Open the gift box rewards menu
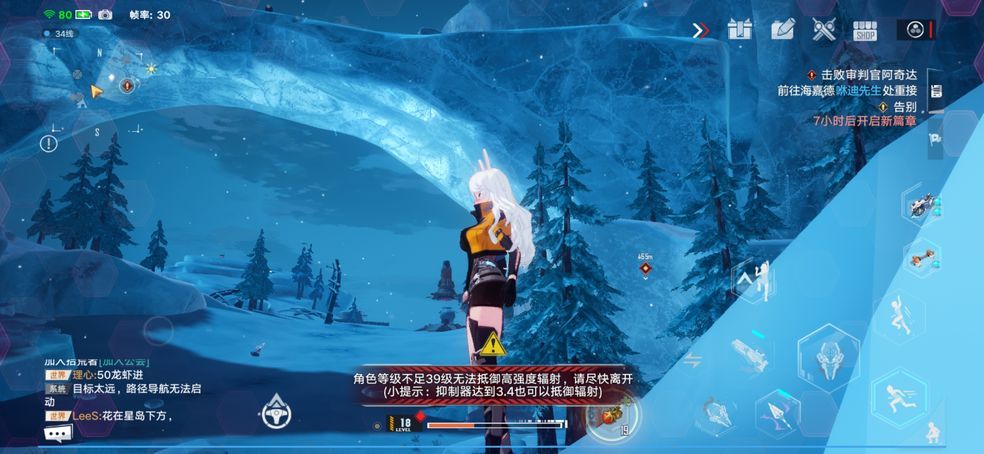984x454 pixels. pos(740,29)
